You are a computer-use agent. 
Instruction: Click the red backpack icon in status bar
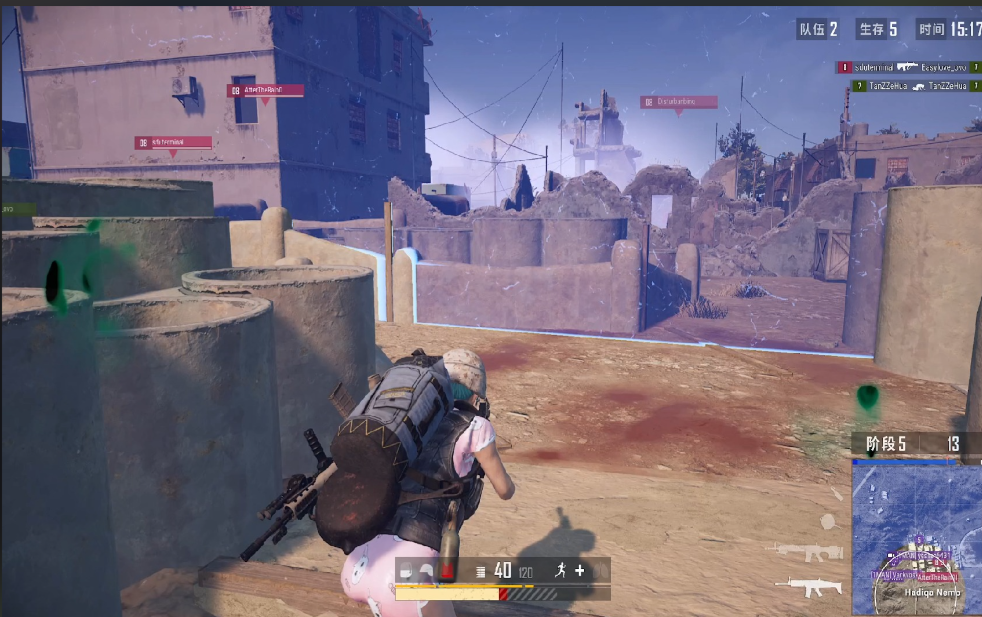click(447, 571)
